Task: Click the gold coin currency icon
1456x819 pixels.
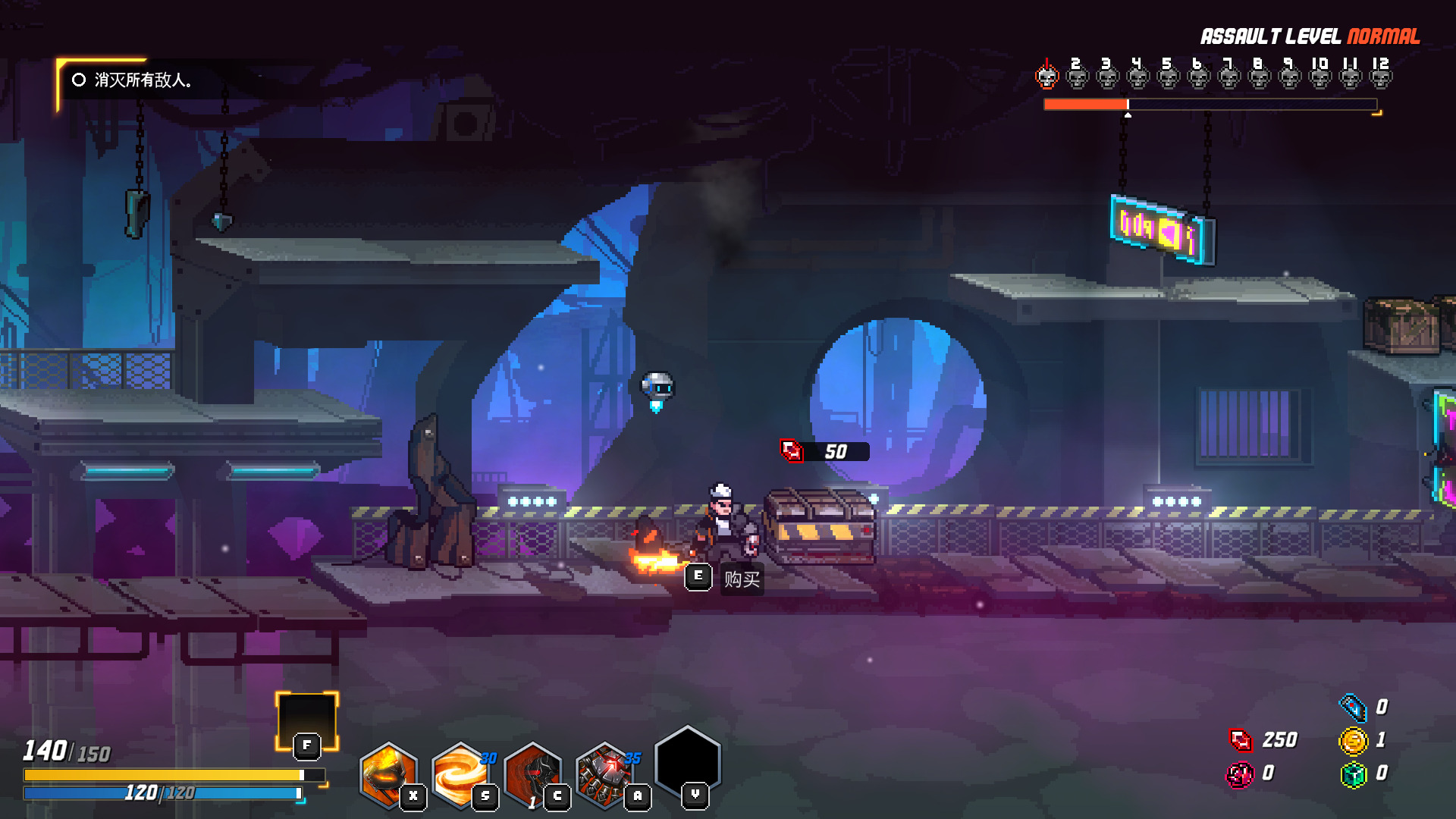Action: [1353, 740]
